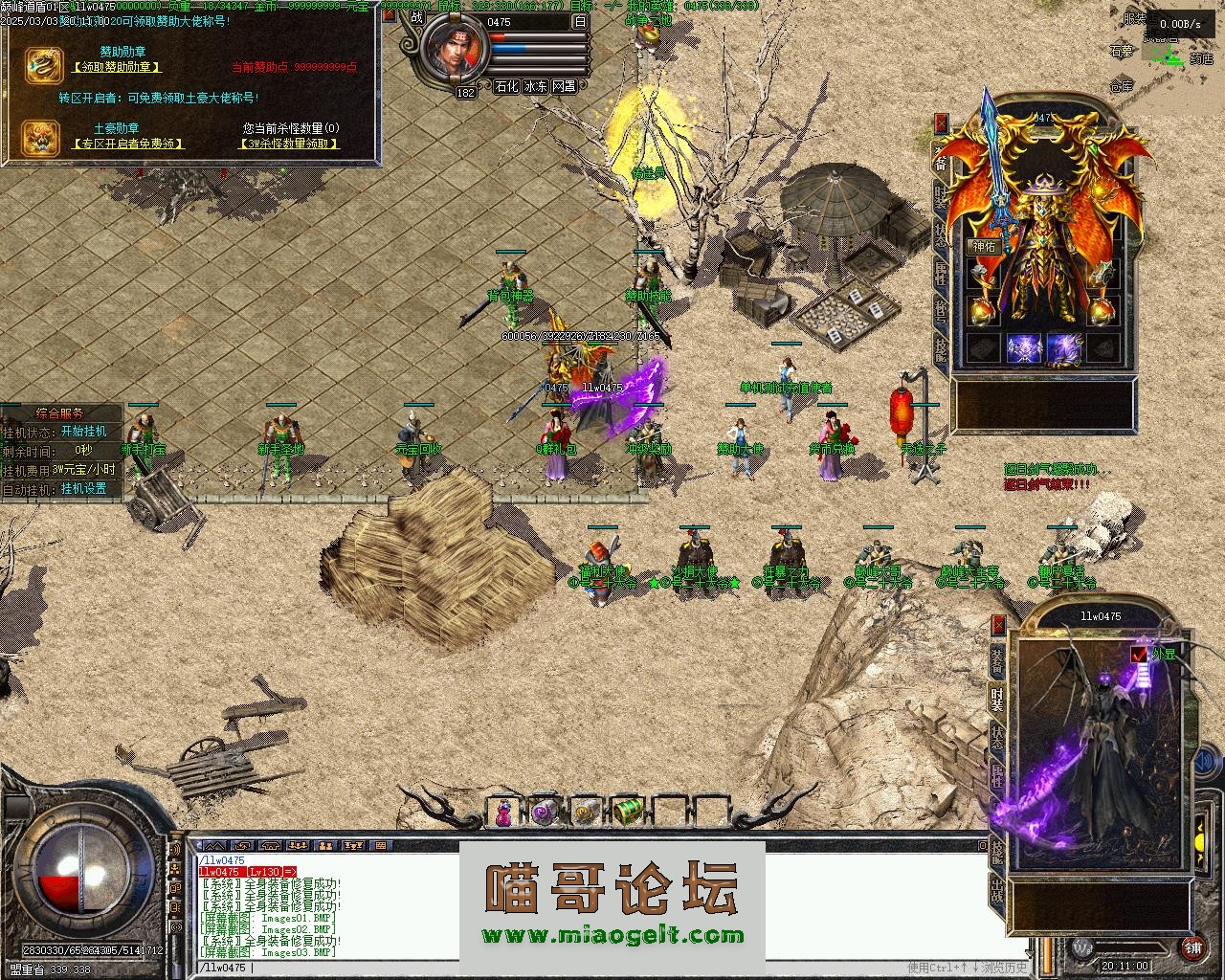This screenshot has height=980, width=1225.
Task: Select the gold dragon sponsor medal icon
Action: coord(42,64)
